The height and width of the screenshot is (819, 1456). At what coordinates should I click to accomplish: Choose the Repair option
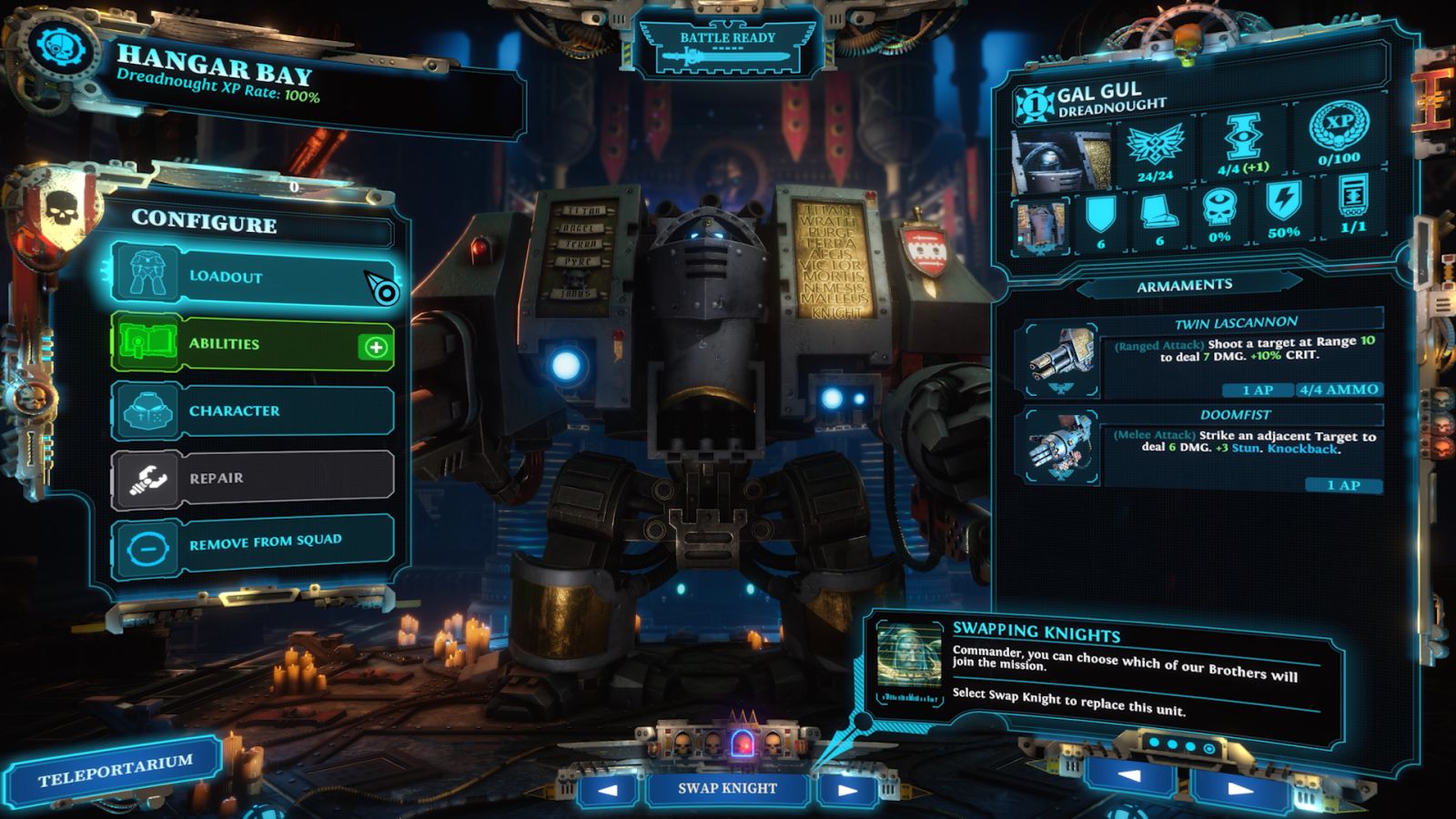point(252,478)
